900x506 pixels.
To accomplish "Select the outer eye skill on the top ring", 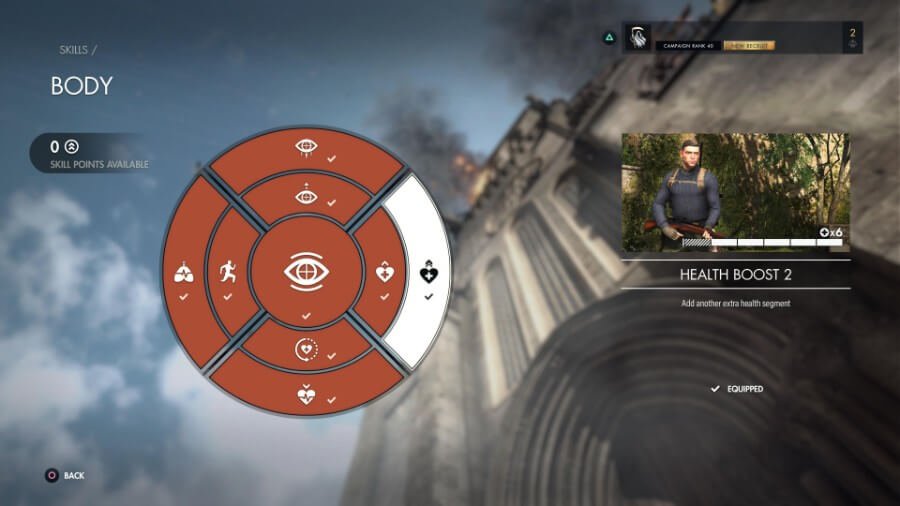I will point(306,149).
